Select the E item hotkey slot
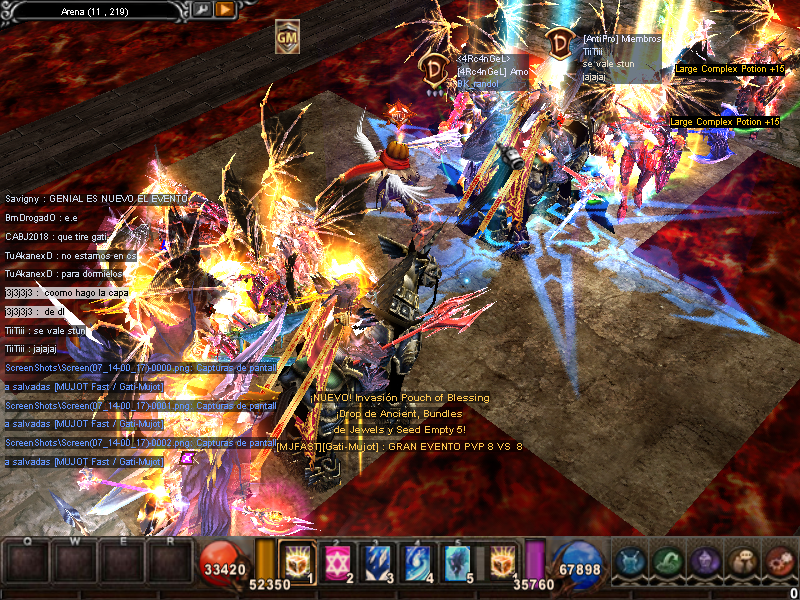Image resolution: width=800 pixels, height=600 pixels. [x=122, y=562]
